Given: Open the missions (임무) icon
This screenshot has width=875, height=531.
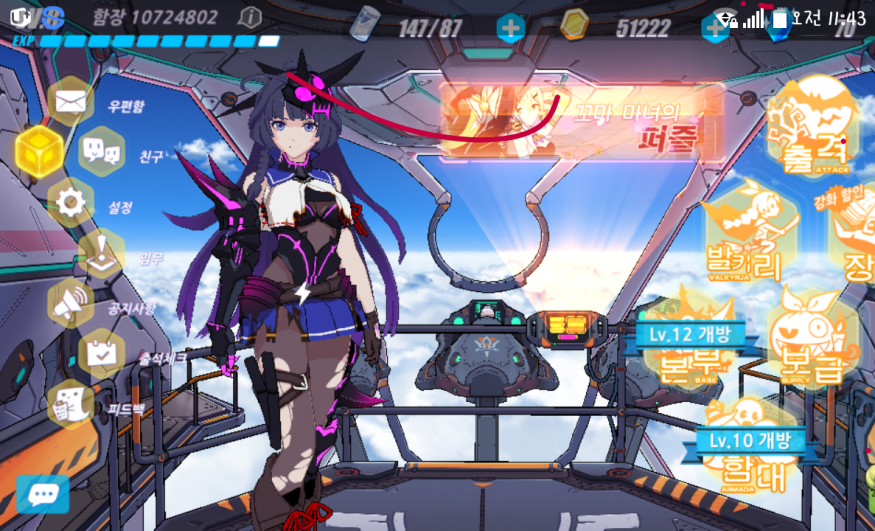Looking at the screenshot, I should (x=101, y=254).
